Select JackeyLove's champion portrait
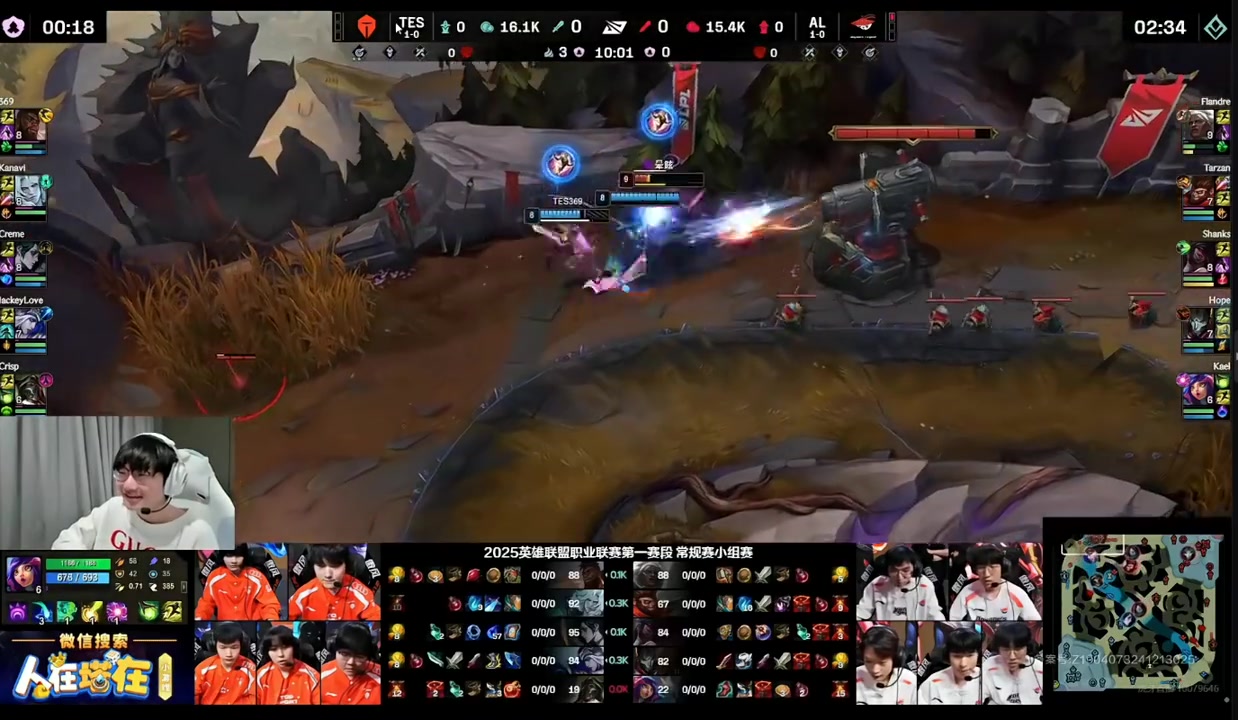 [x=30, y=324]
